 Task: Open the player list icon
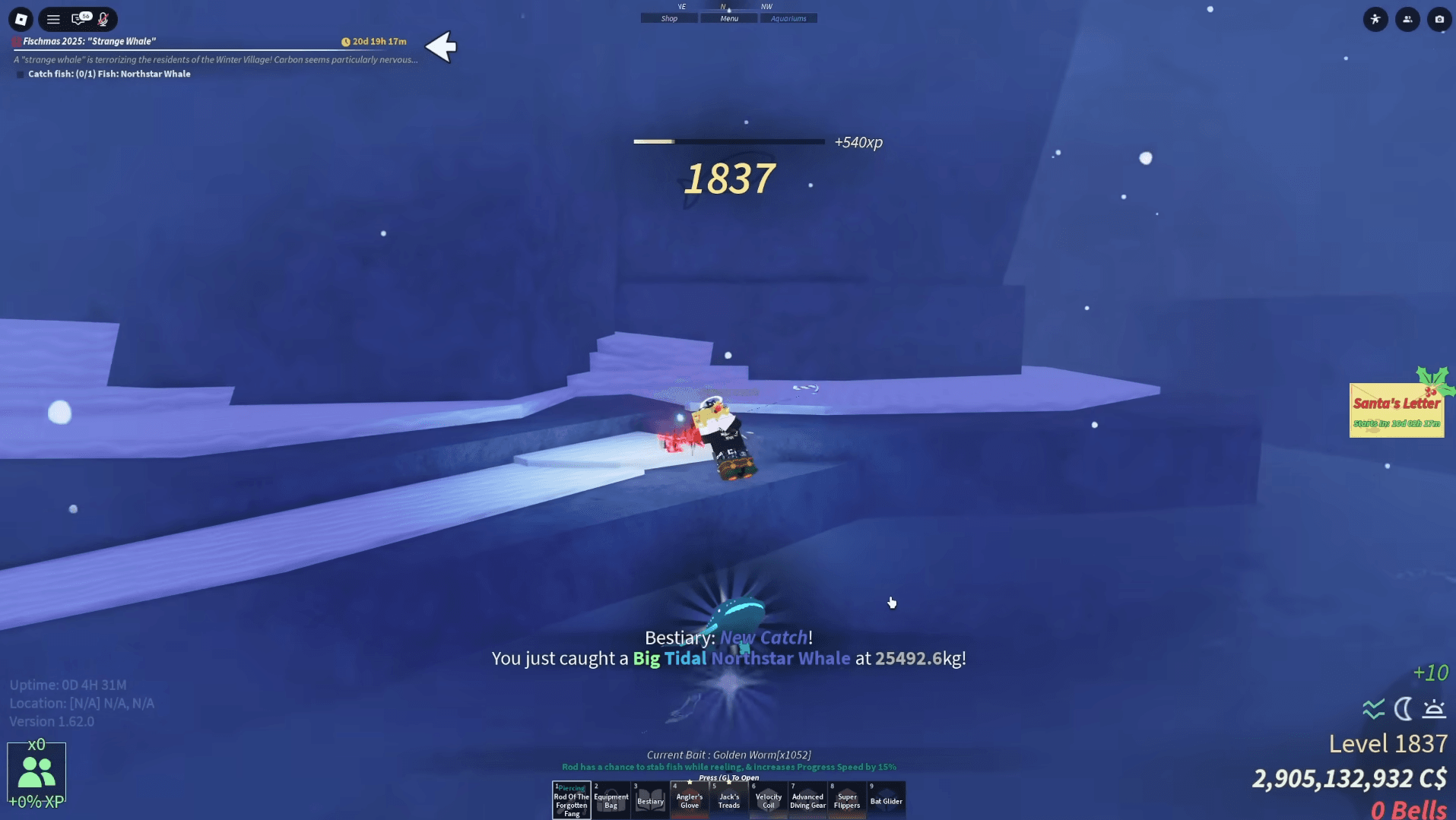[1407, 19]
